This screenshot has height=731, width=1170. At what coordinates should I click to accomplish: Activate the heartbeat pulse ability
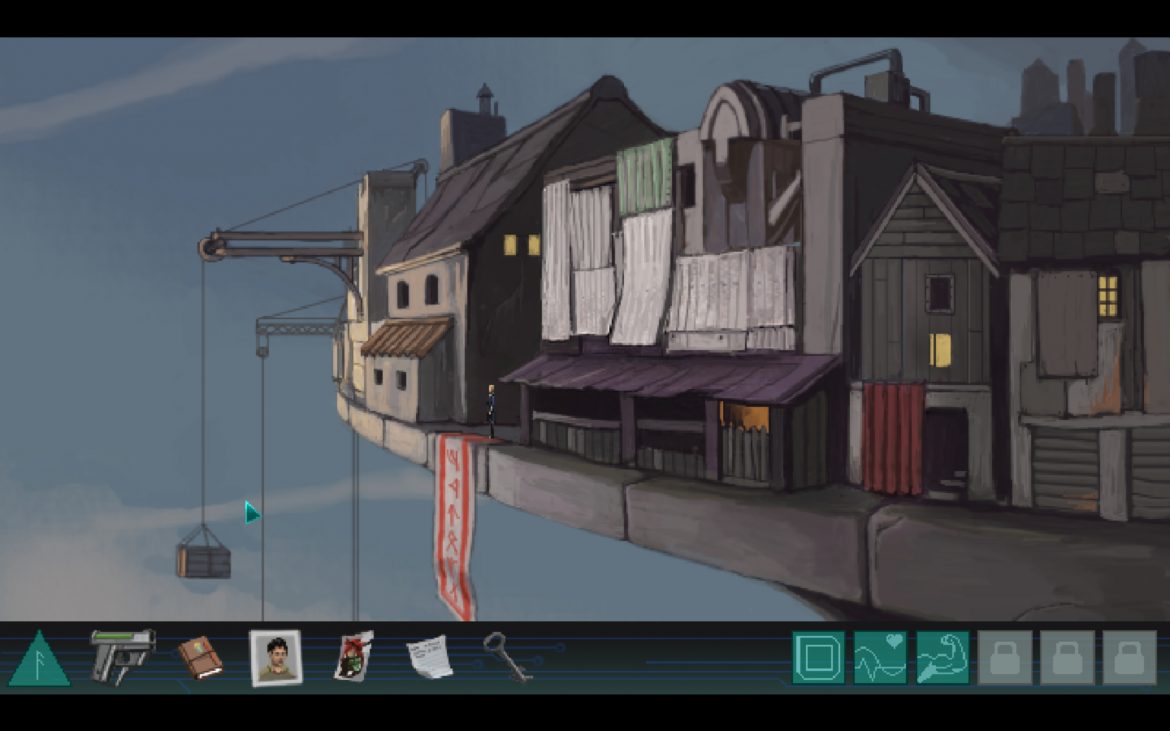(x=880, y=657)
